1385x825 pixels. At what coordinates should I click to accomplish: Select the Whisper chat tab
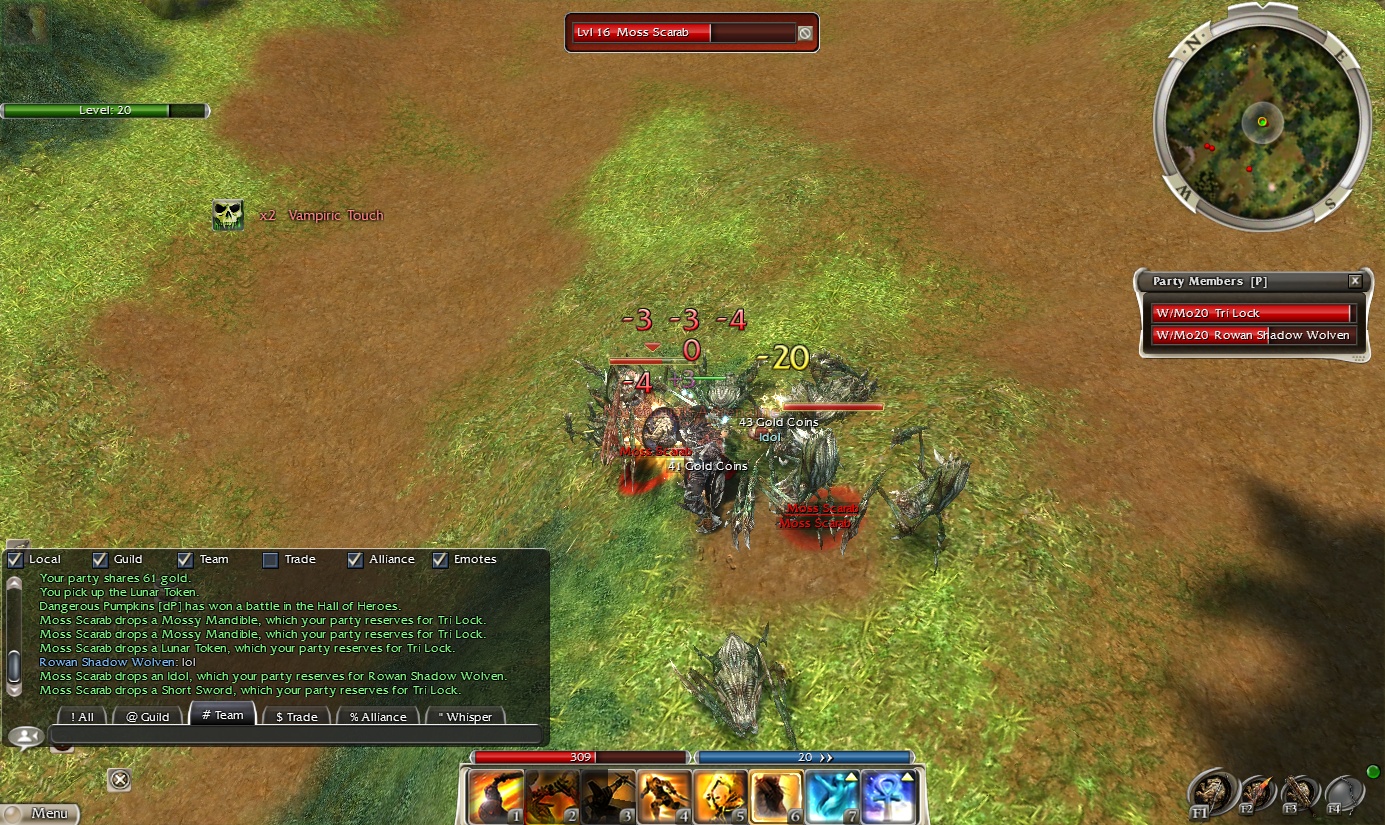point(465,716)
